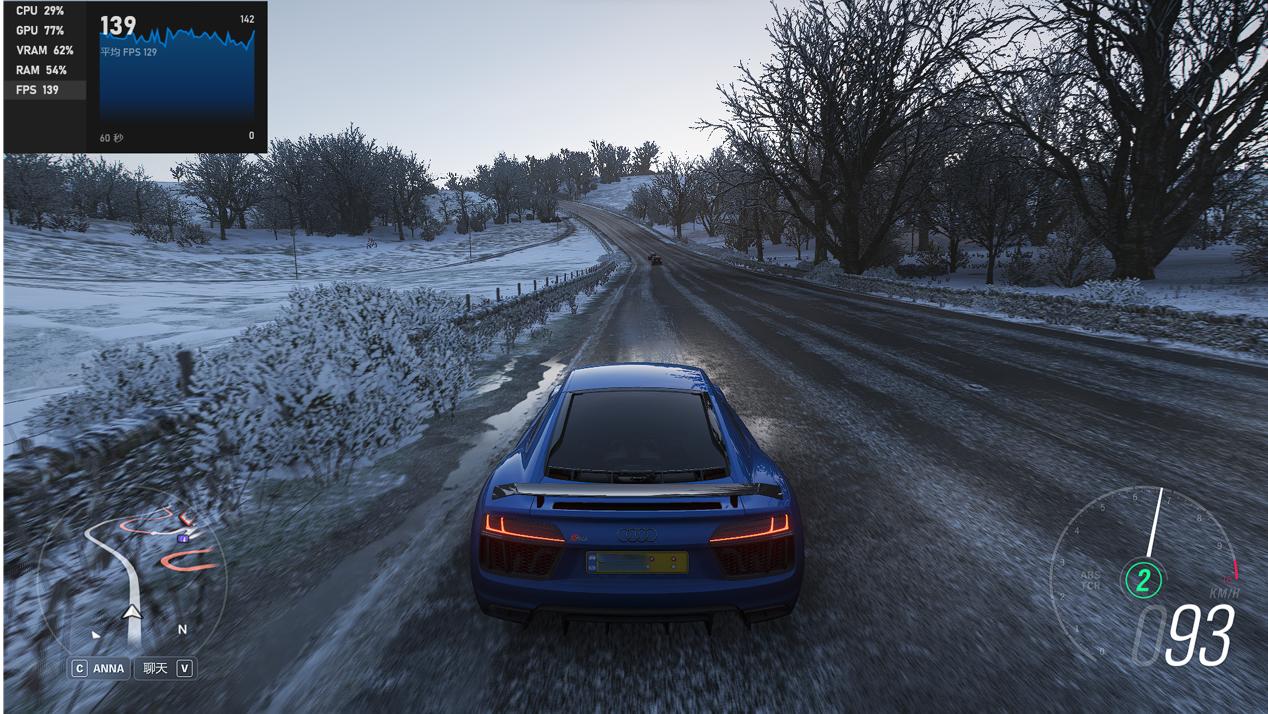Click the circular minimap

132,576
